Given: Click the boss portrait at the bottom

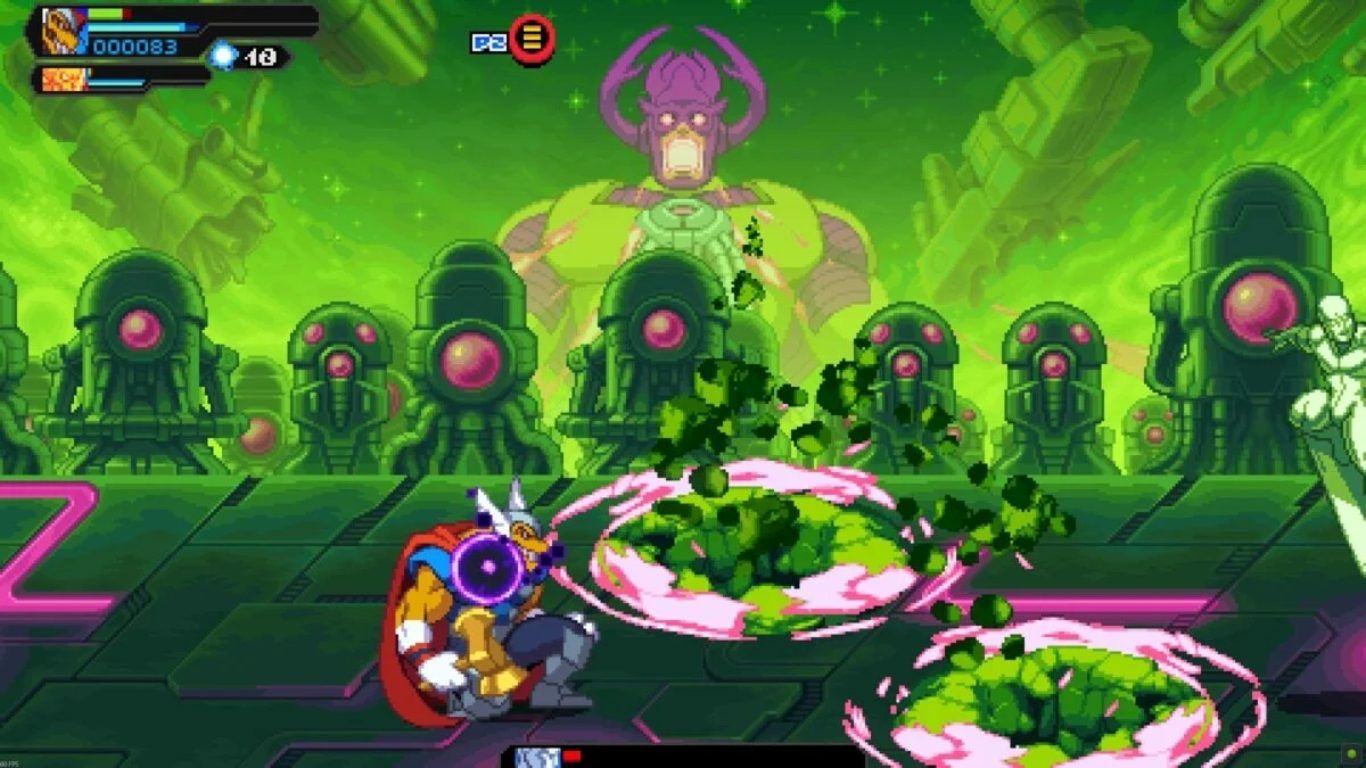Looking at the screenshot, I should (537, 757).
